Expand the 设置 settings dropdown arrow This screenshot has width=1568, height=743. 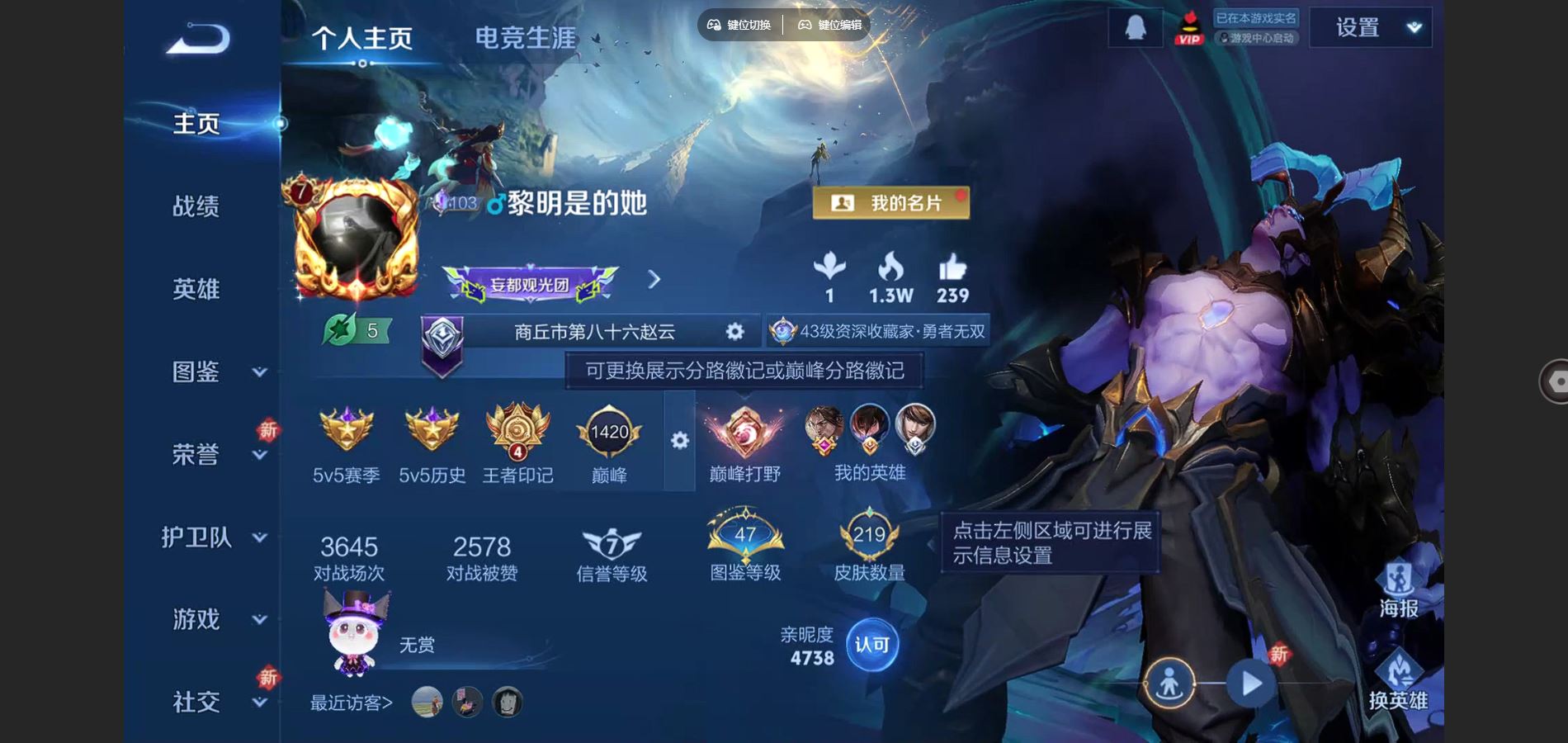(x=1413, y=26)
